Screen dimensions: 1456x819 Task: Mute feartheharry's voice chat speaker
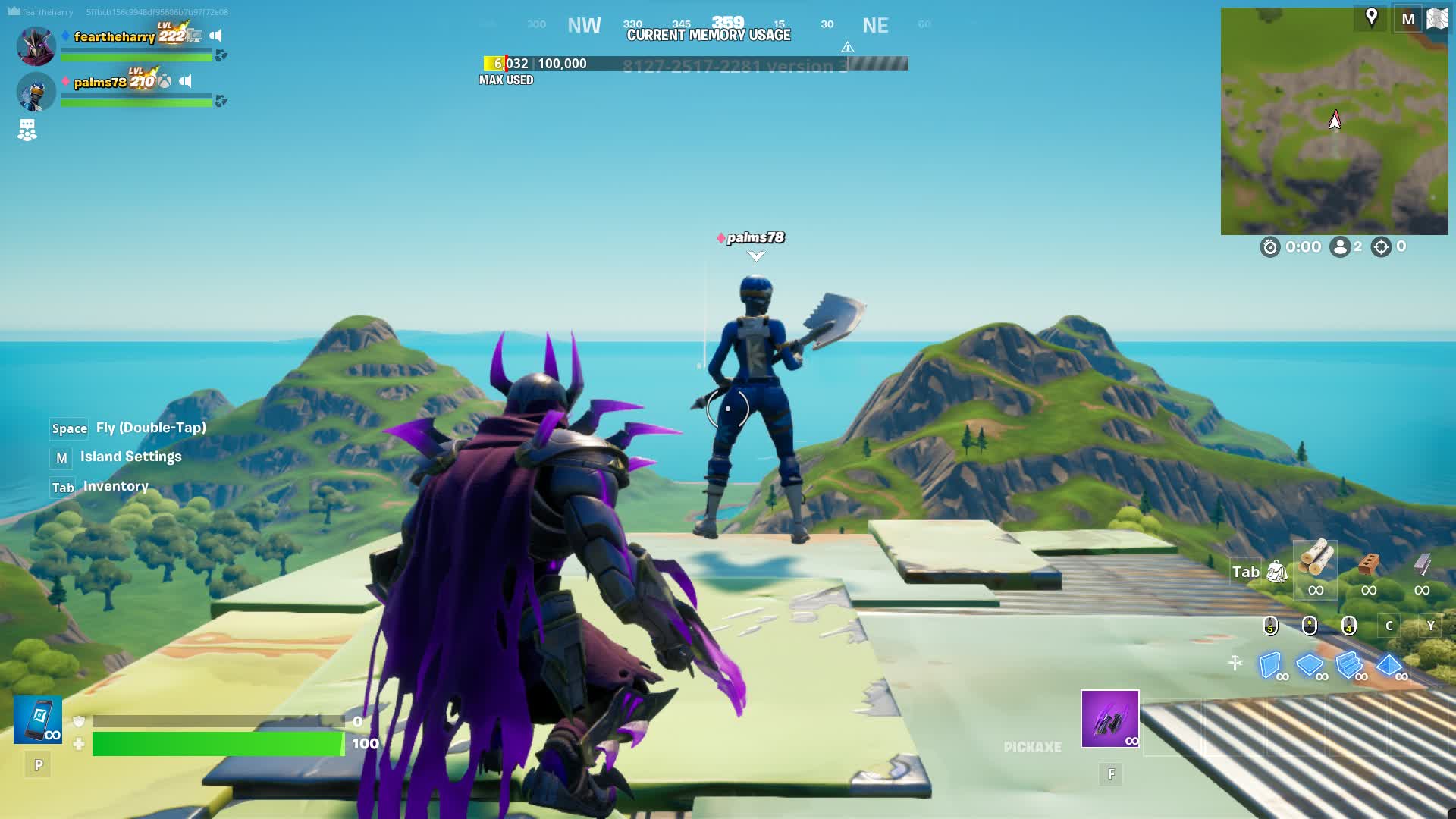(215, 34)
